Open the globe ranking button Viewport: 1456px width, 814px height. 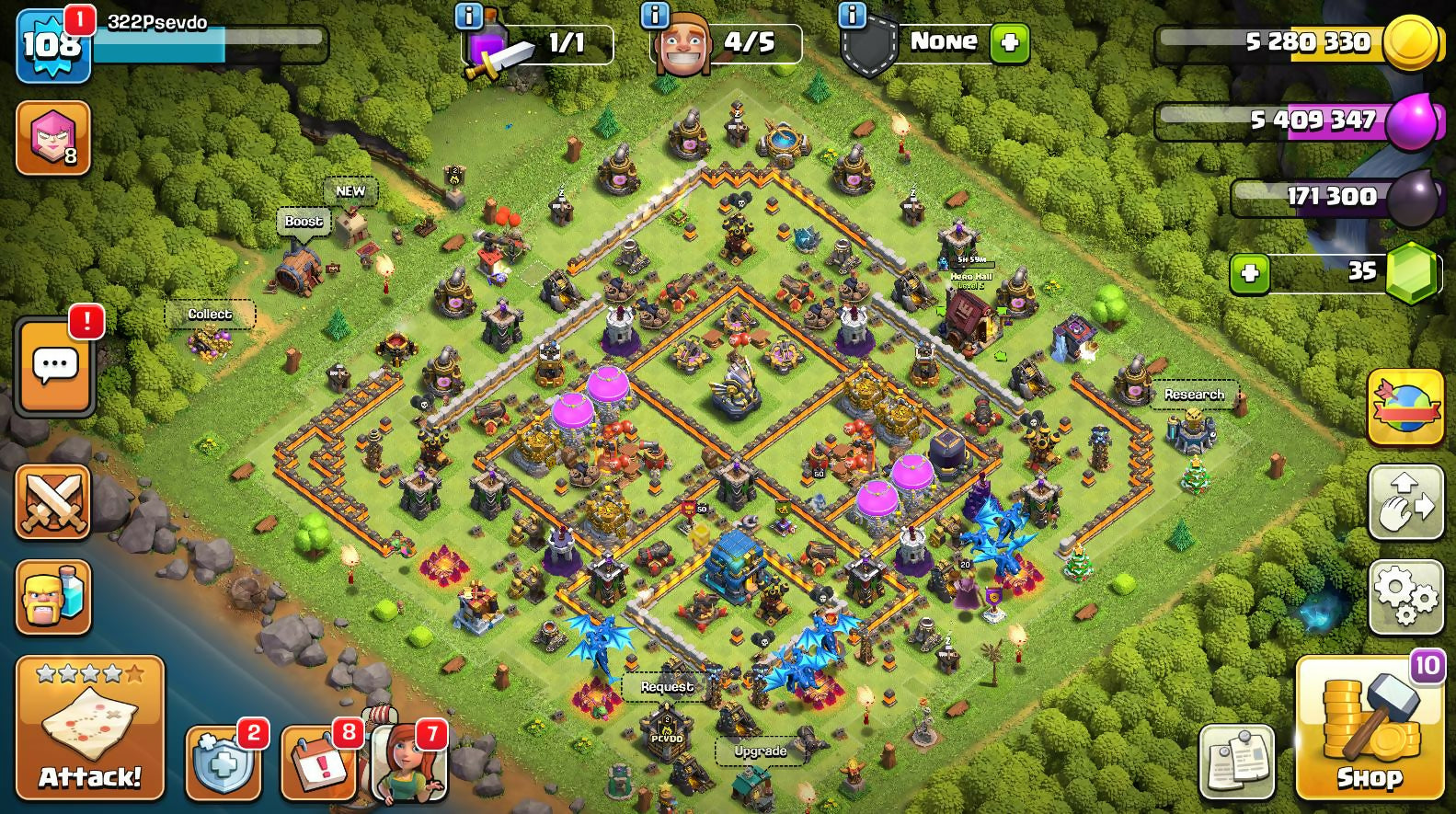click(1405, 407)
